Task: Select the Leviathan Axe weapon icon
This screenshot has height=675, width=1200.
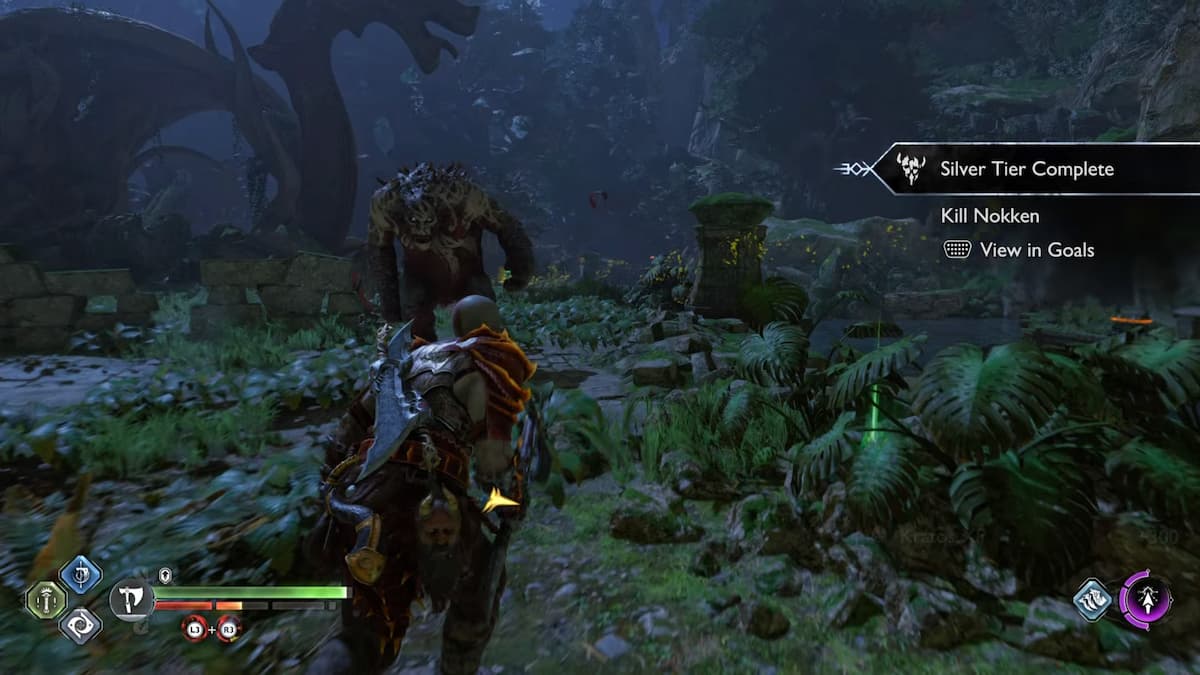Action: pos(131,601)
